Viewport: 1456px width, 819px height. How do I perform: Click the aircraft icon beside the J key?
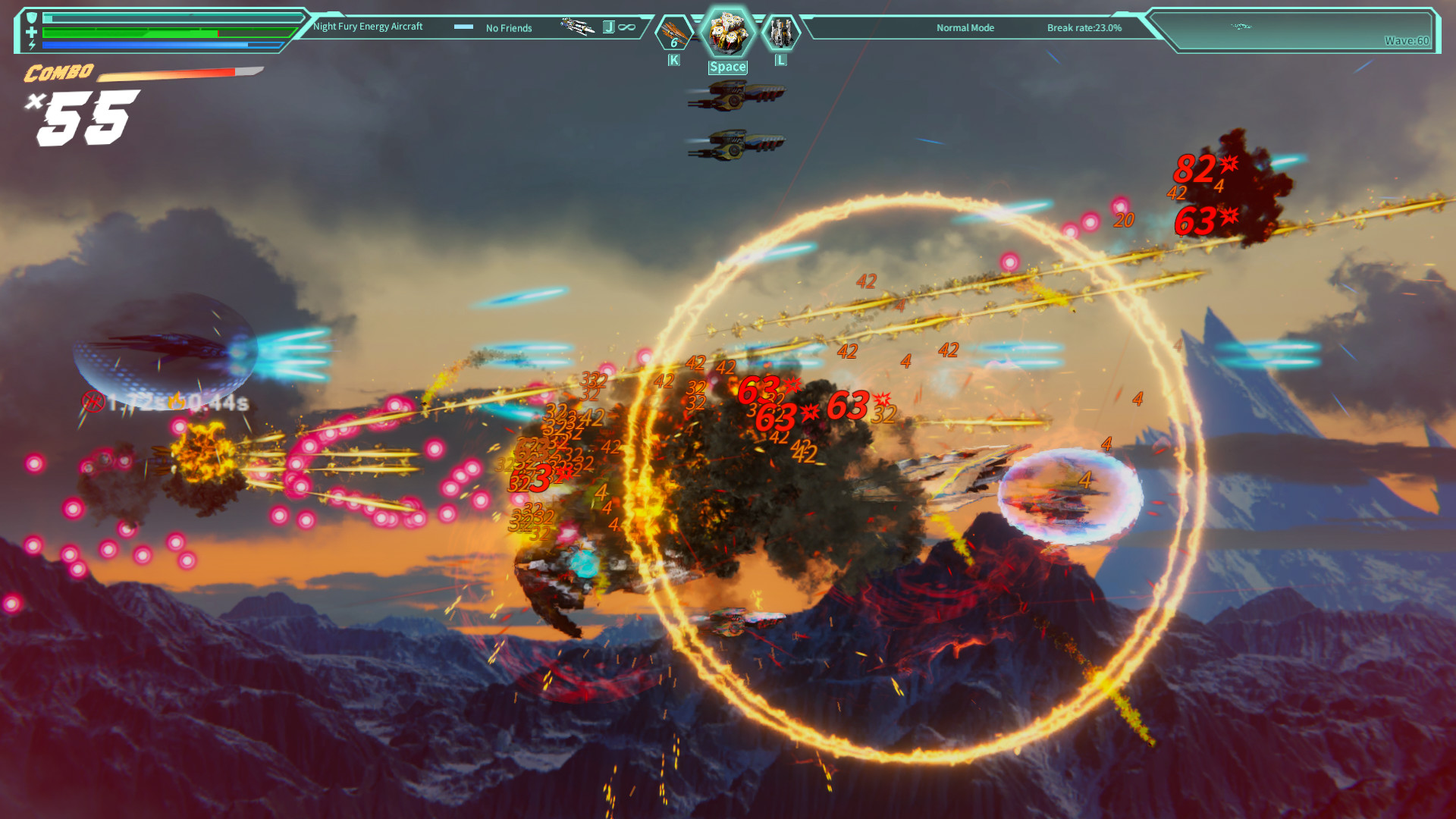pyautogui.click(x=578, y=27)
